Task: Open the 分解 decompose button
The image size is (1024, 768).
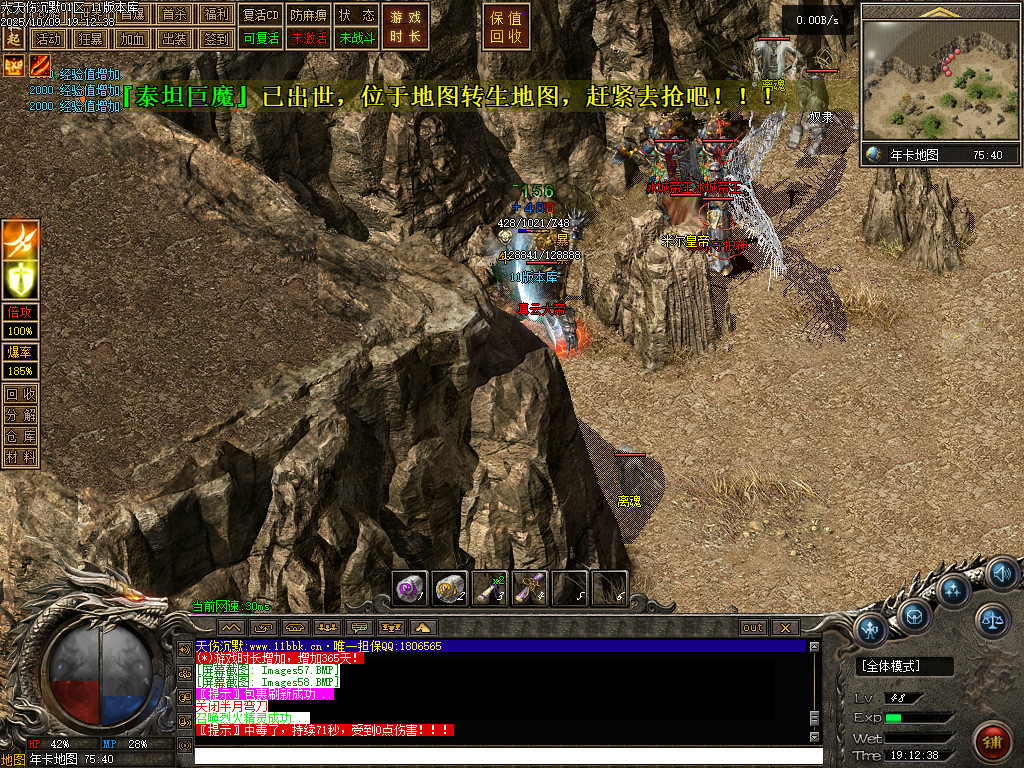Action: pos(20,415)
